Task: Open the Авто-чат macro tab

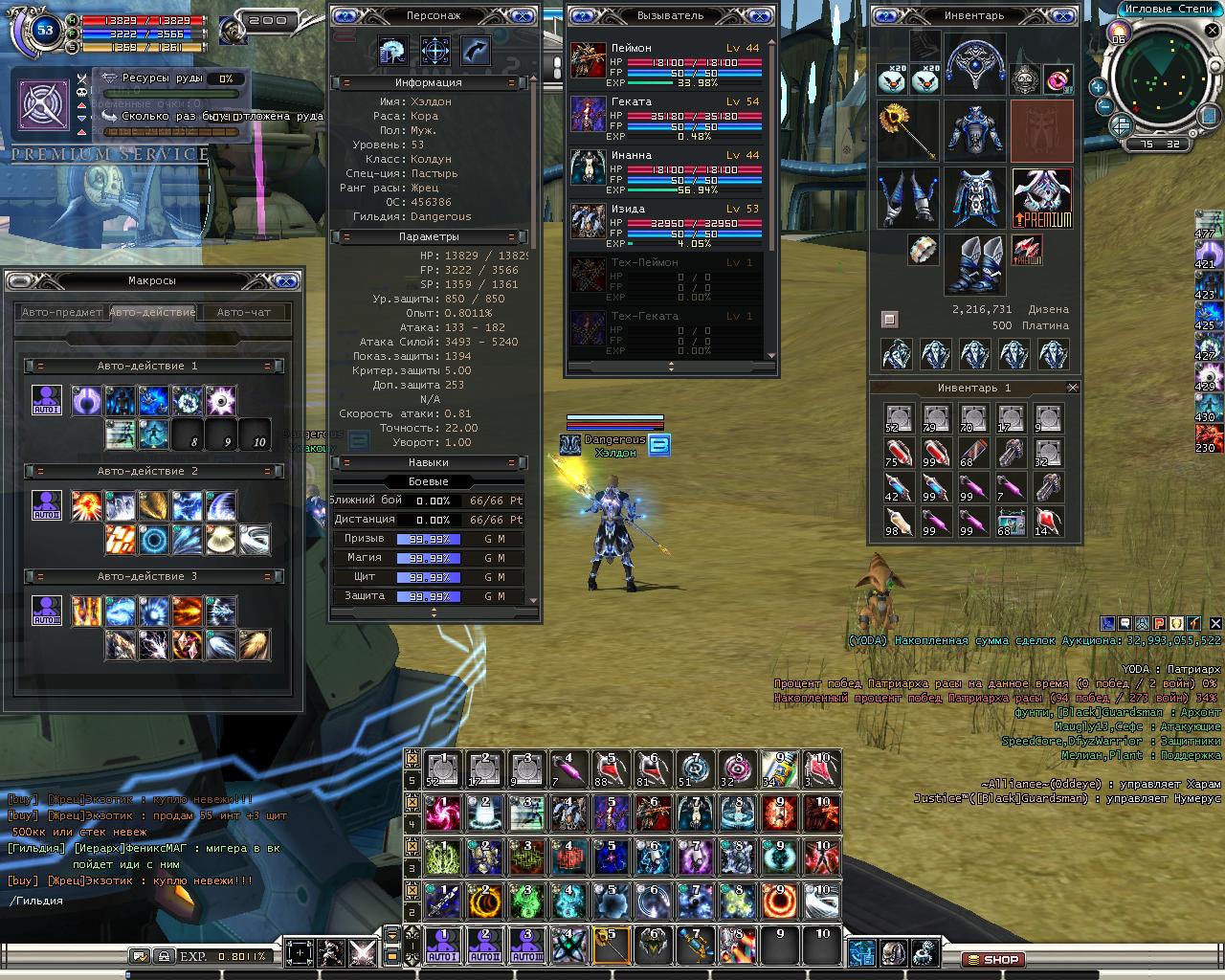Action: tap(243, 312)
